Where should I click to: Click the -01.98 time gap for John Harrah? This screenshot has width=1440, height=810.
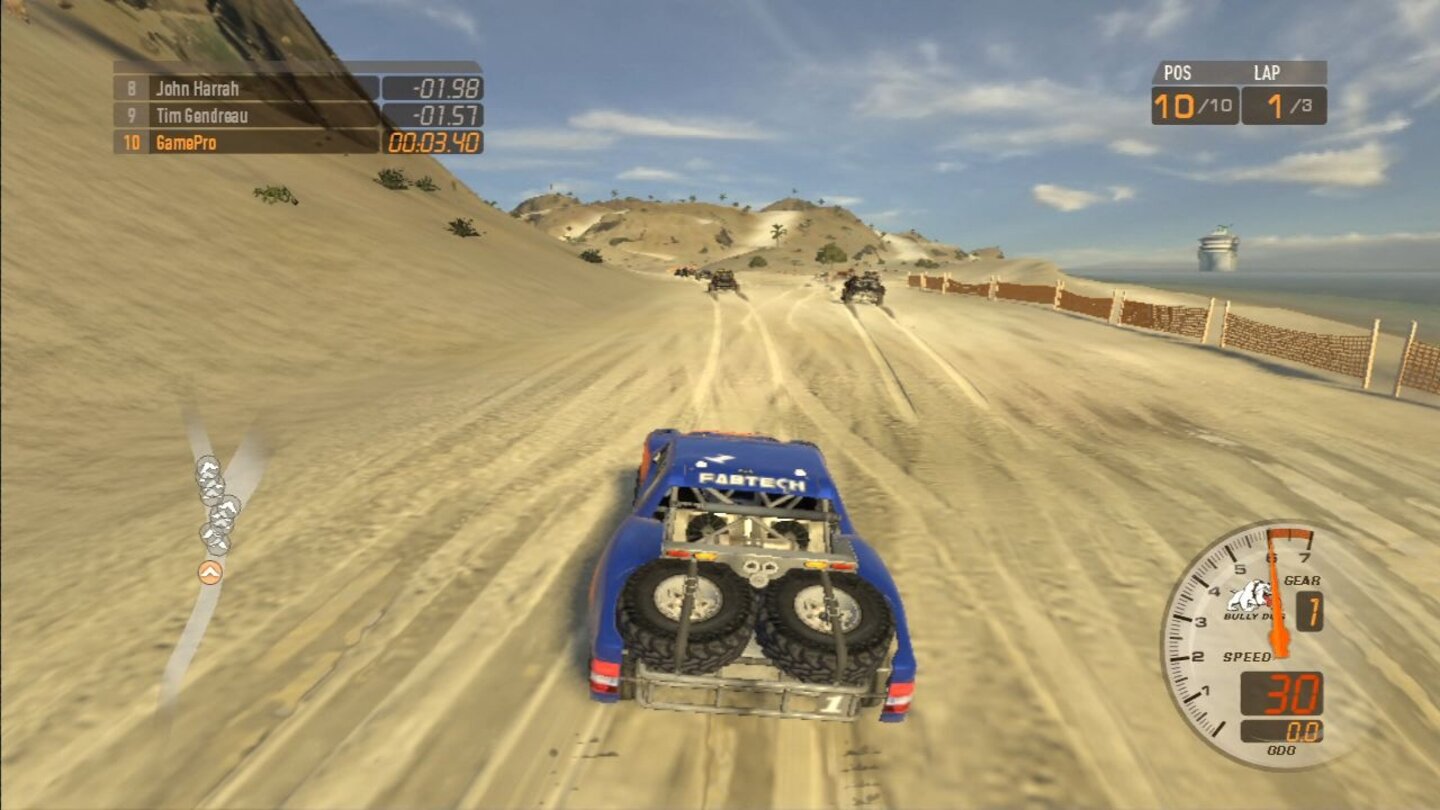445,88
